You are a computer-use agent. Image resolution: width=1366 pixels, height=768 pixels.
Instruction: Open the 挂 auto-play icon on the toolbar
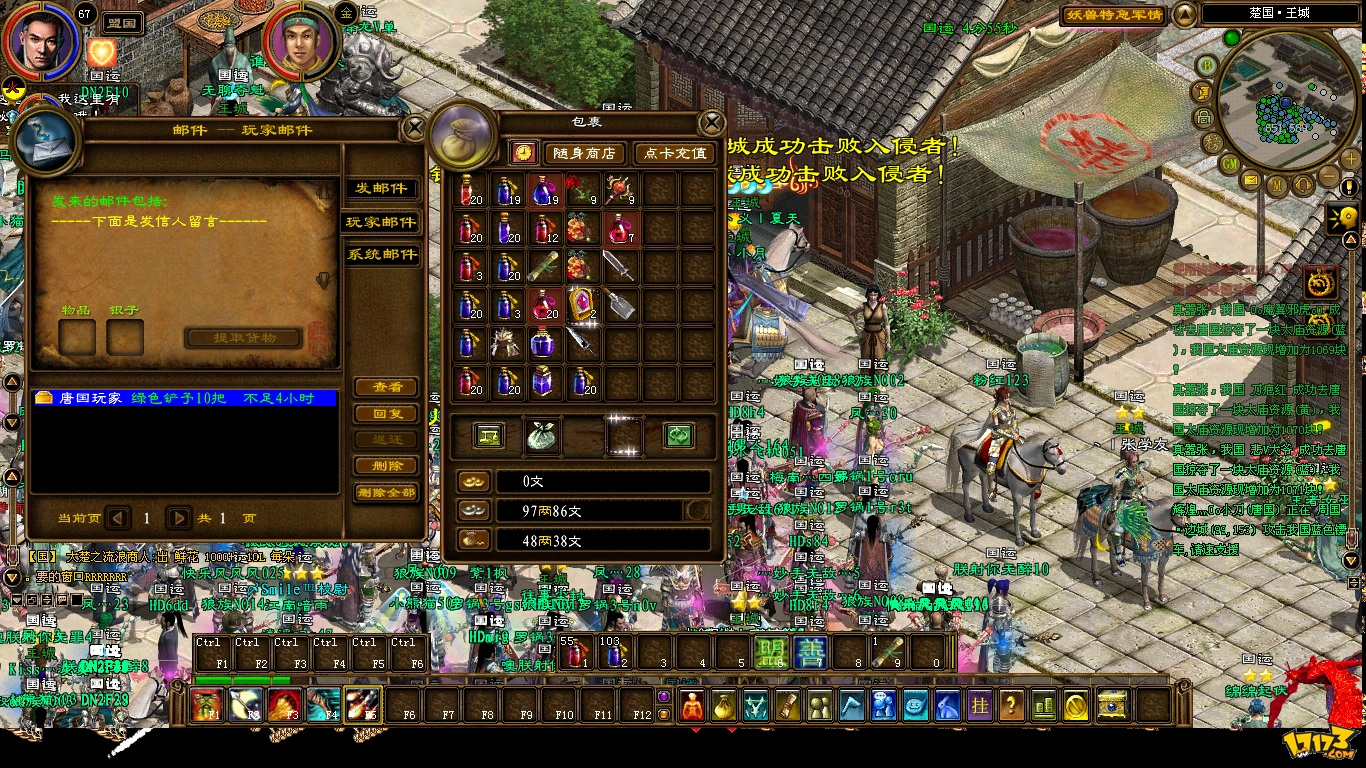click(979, 705)
